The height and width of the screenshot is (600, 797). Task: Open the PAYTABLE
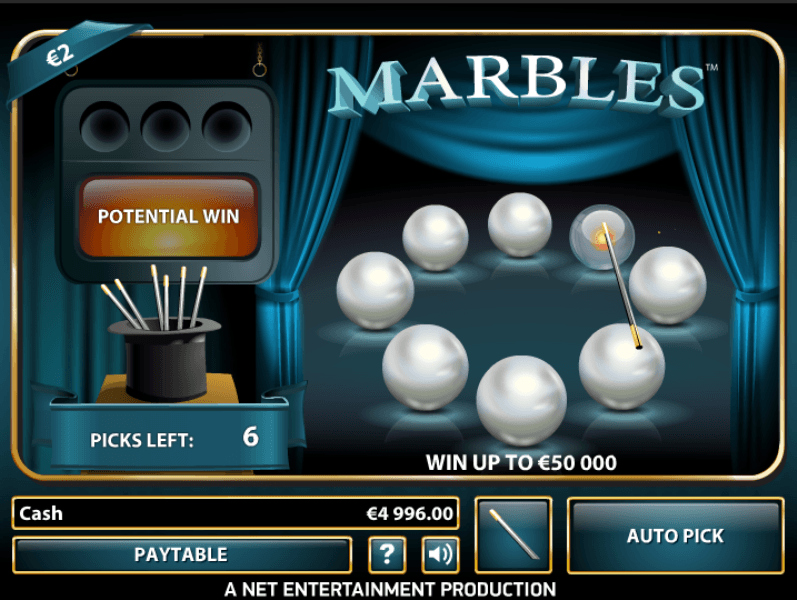point(182,554)
